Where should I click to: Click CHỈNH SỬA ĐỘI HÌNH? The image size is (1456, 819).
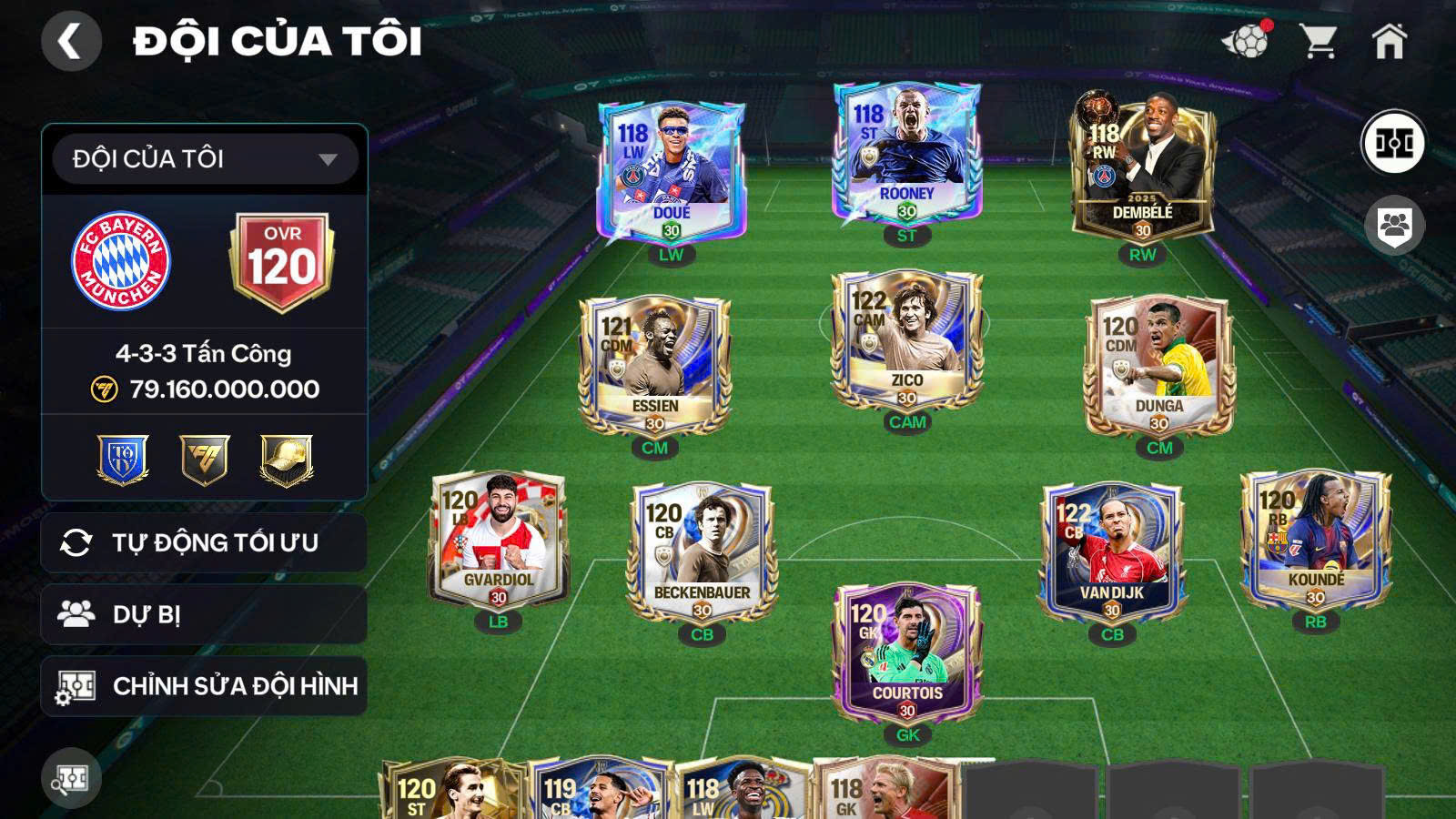click(202, 687)
